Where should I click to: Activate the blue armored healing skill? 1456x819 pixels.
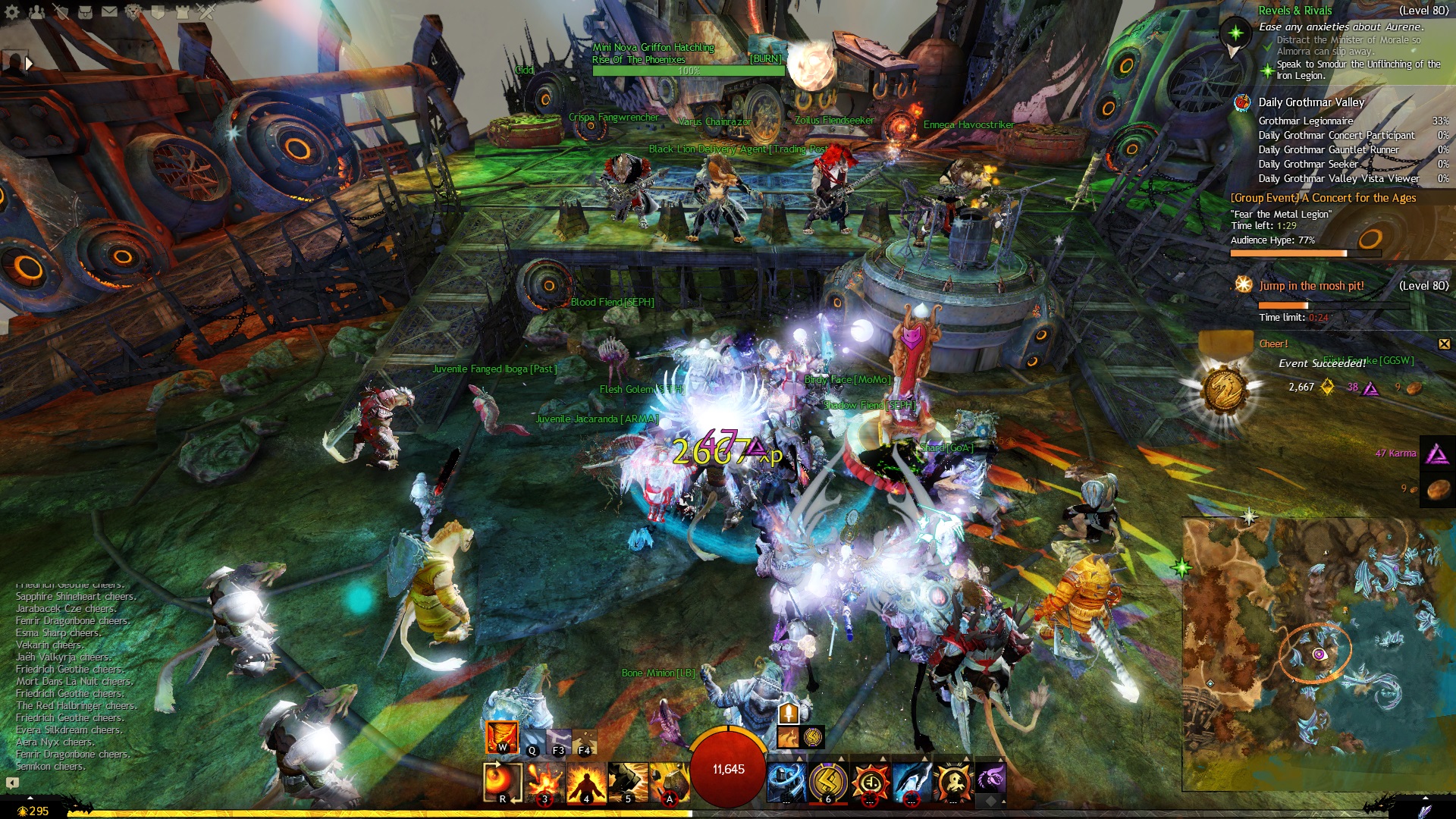pyautogui.click(x=786, y=782)
